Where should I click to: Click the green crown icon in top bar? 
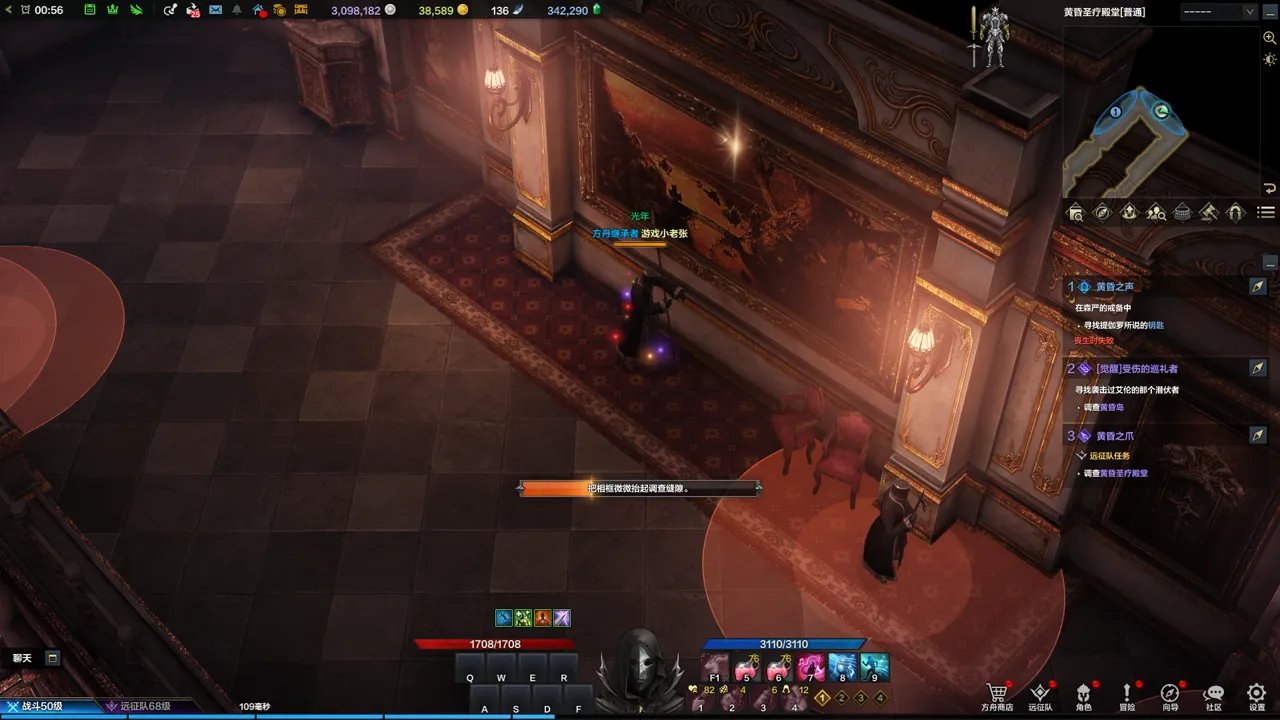coord(112,10)
